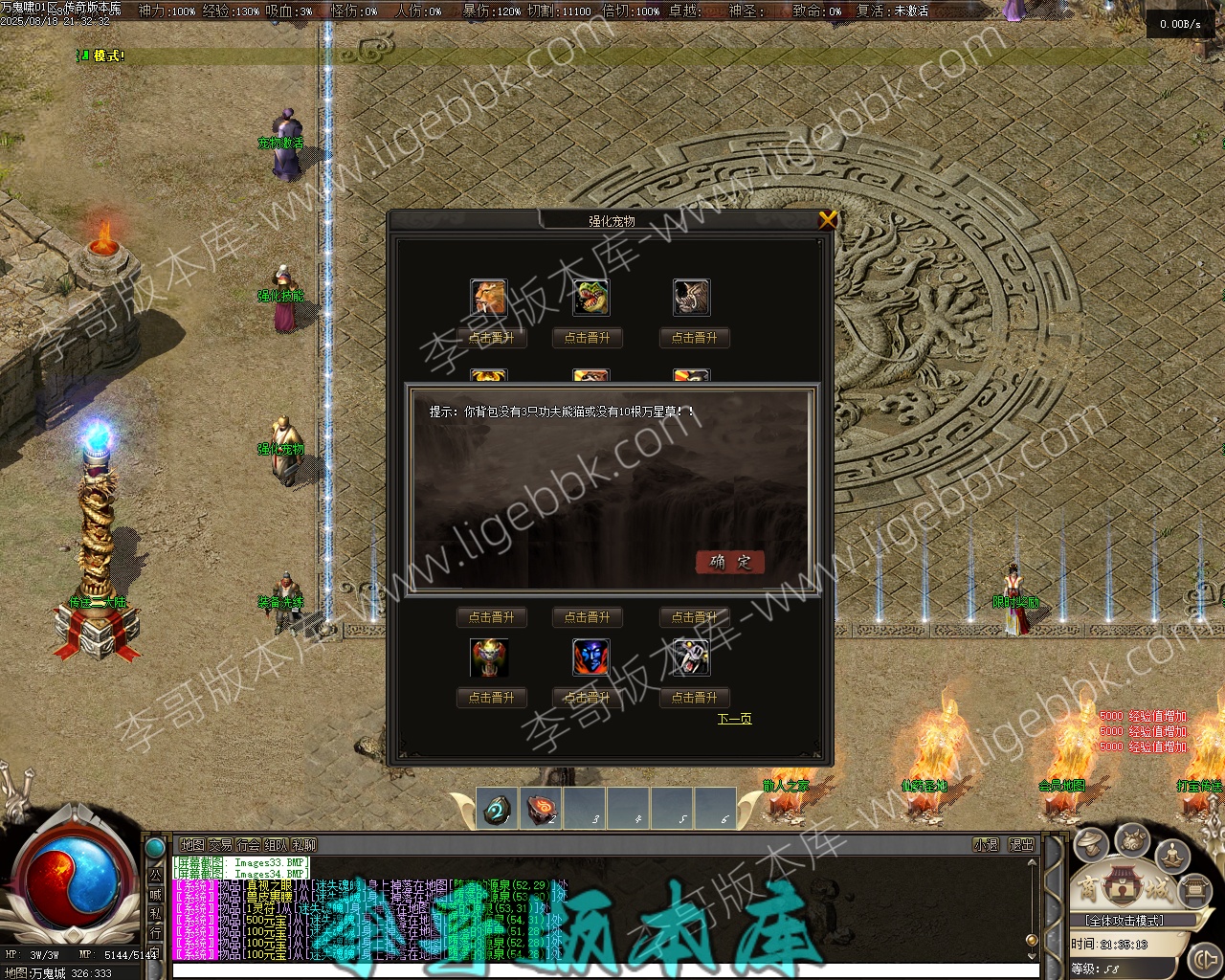This screenshot has height=980, width=1225.
Task: Open the 商城 shop
Action: coord(1124,889)
